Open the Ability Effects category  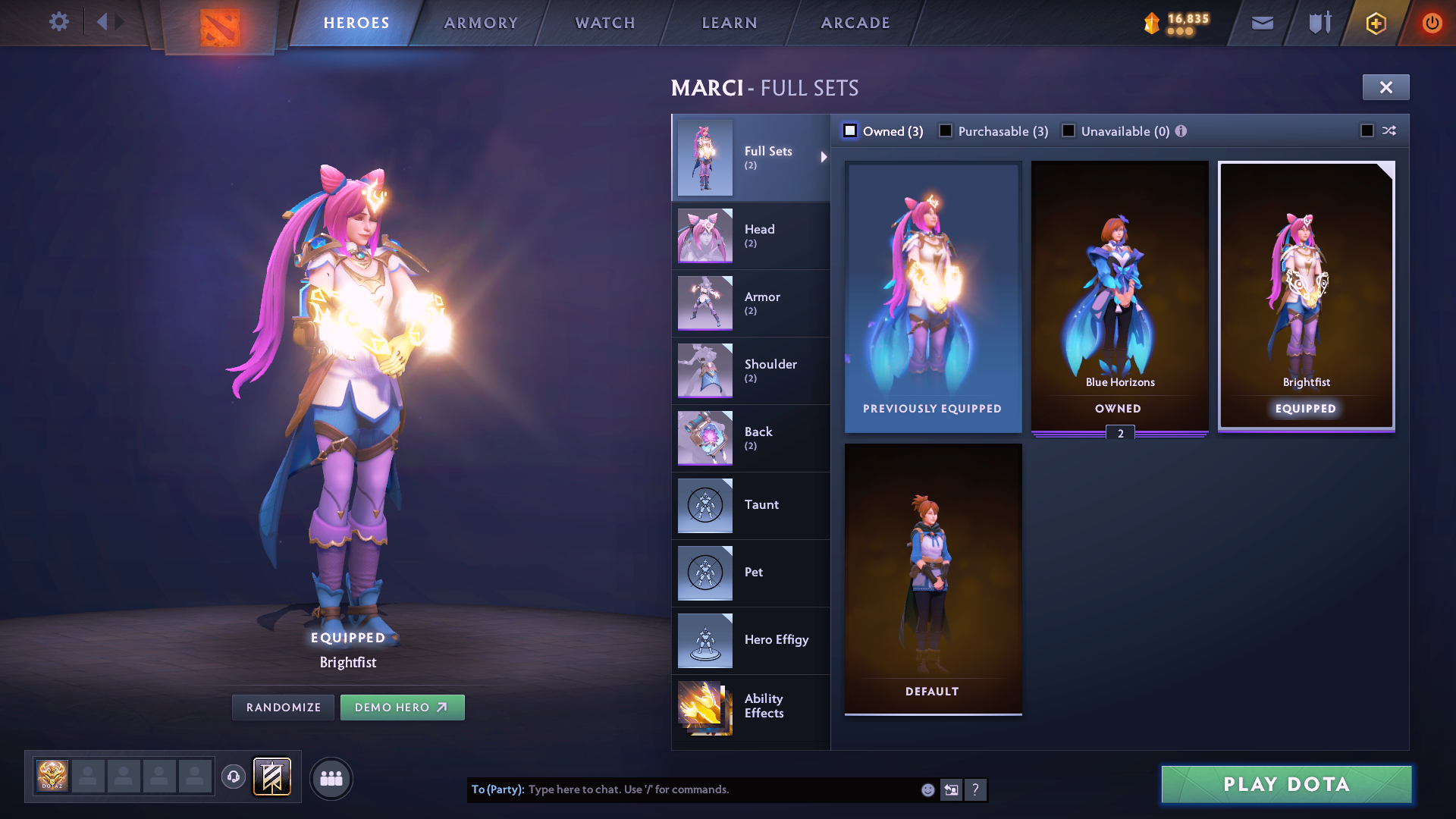click(751, 707)
